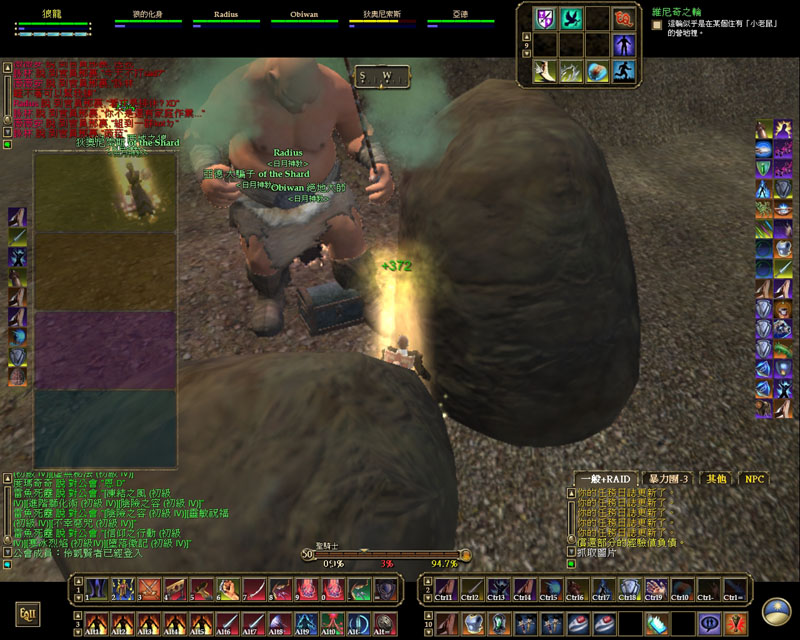This screenshot has height=640, width=800.
Task: Click the orange stone item icon
Action: [597, 71]
